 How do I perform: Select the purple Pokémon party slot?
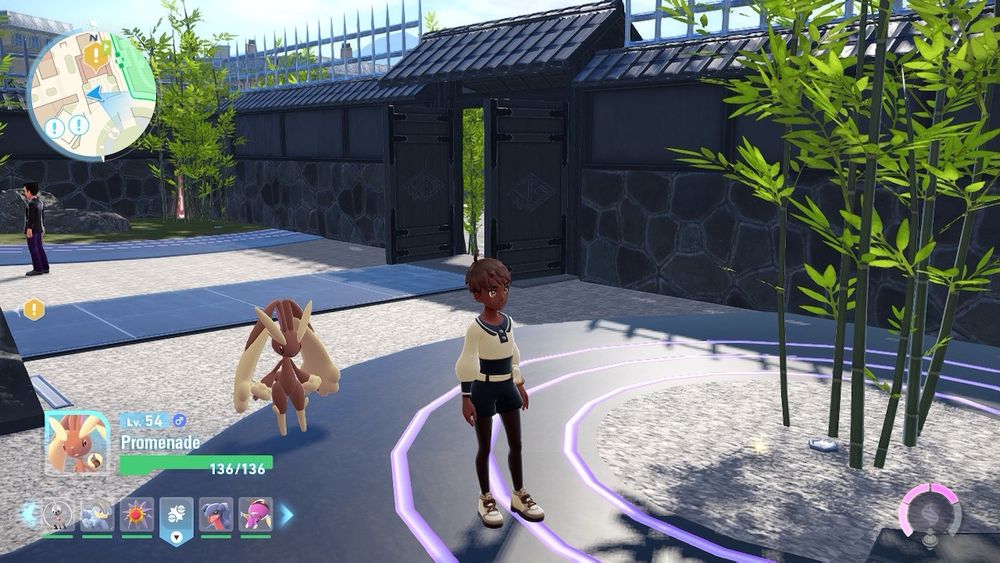point(255,515)
